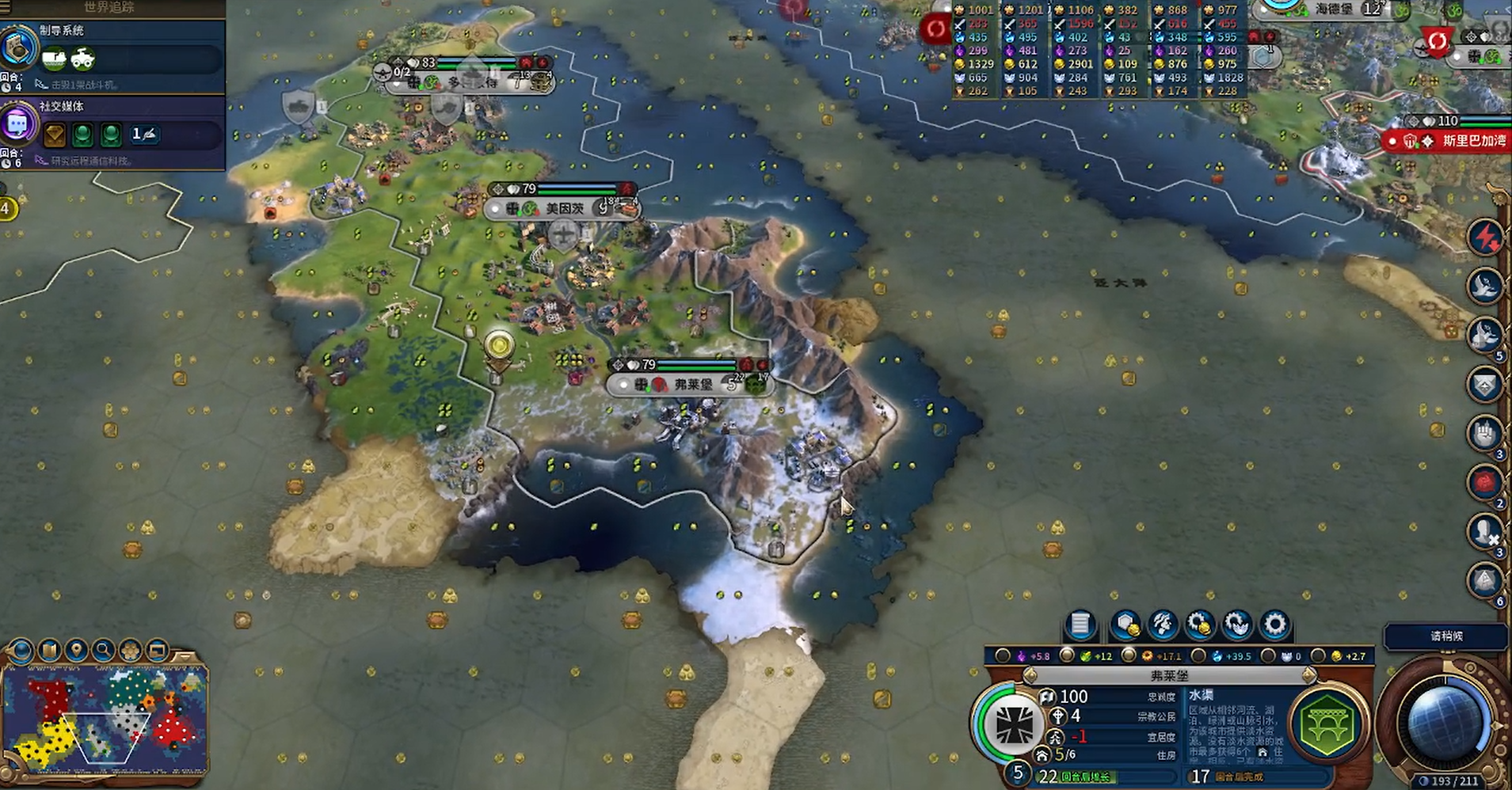This screenshot has height=790, width=1512.
Task: Select the 美因茨 city banner
Action: [563, 209]
